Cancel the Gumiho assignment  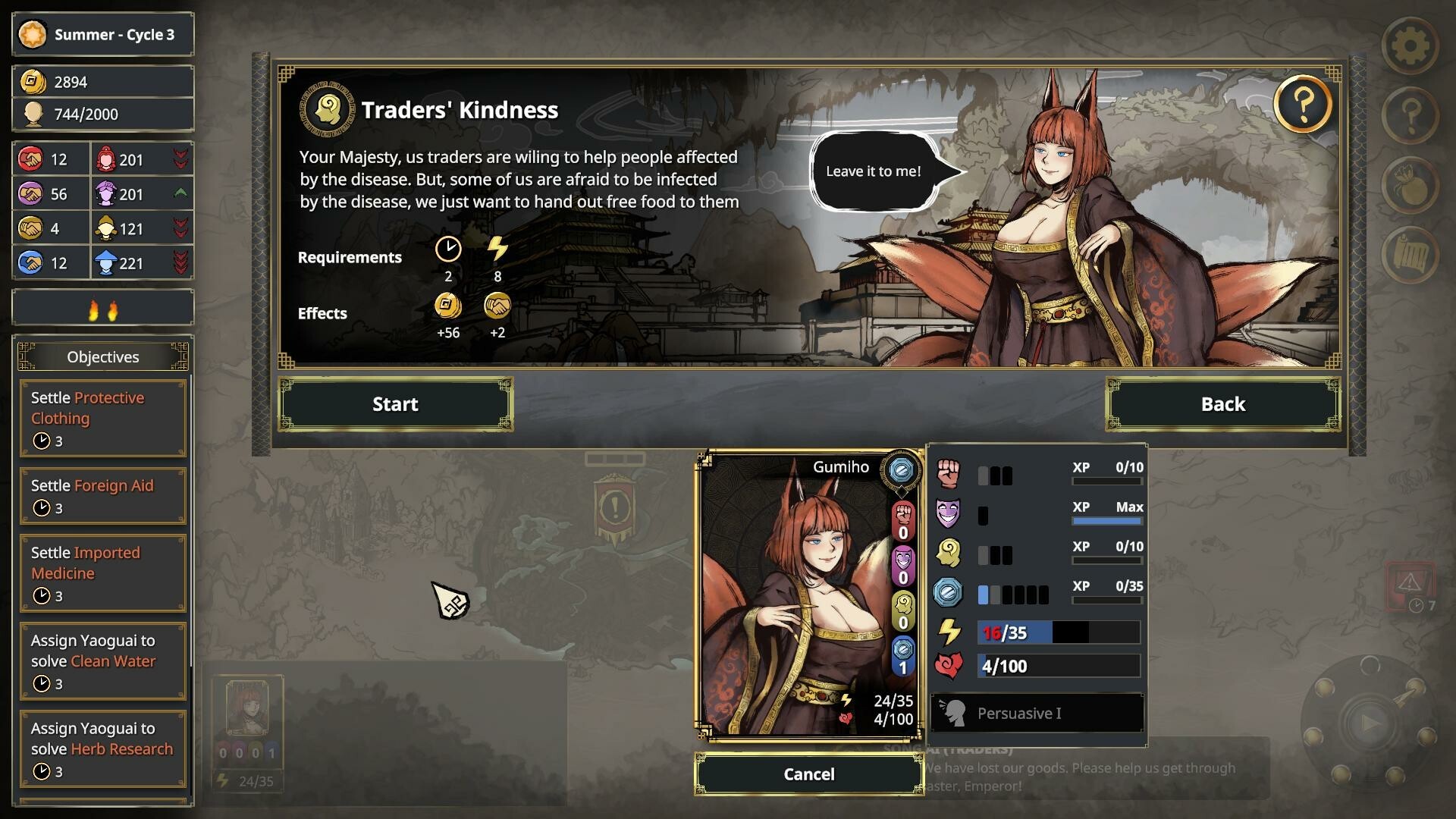(808, 774)
